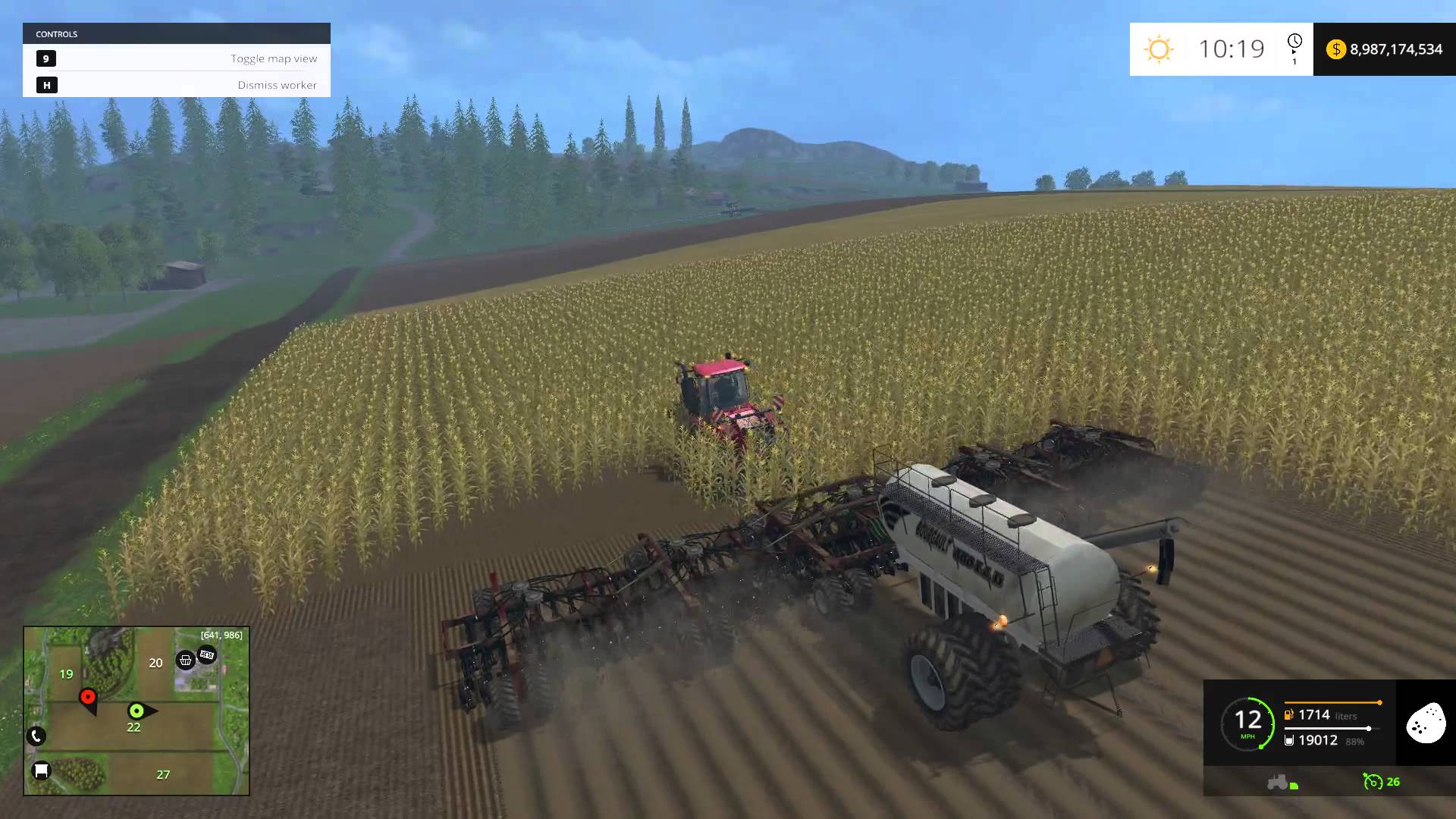Click the cash marker on the minimap
Image resolution: width=1456 pixels, height=819 pixels.
pos(207,654)
